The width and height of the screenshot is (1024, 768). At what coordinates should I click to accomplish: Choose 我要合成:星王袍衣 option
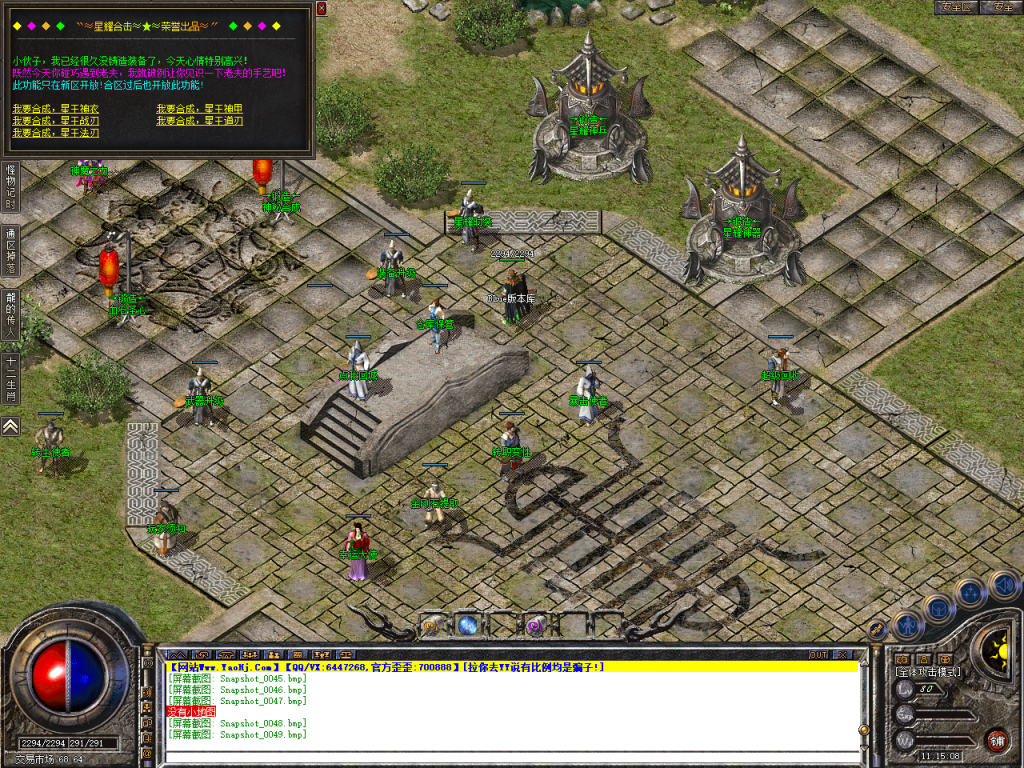(56, 108)
